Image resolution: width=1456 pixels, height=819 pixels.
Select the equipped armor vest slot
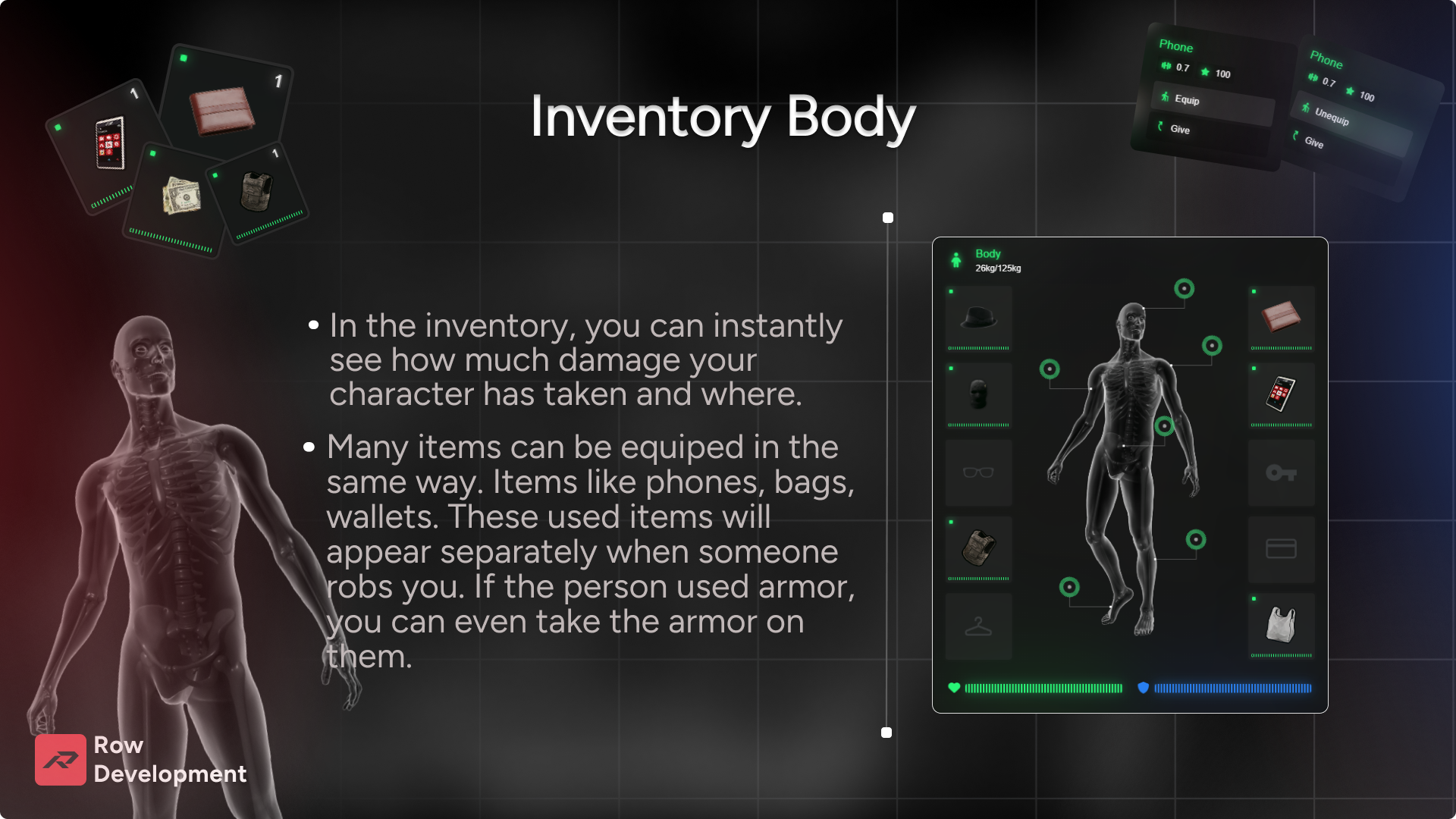point(978,549)
